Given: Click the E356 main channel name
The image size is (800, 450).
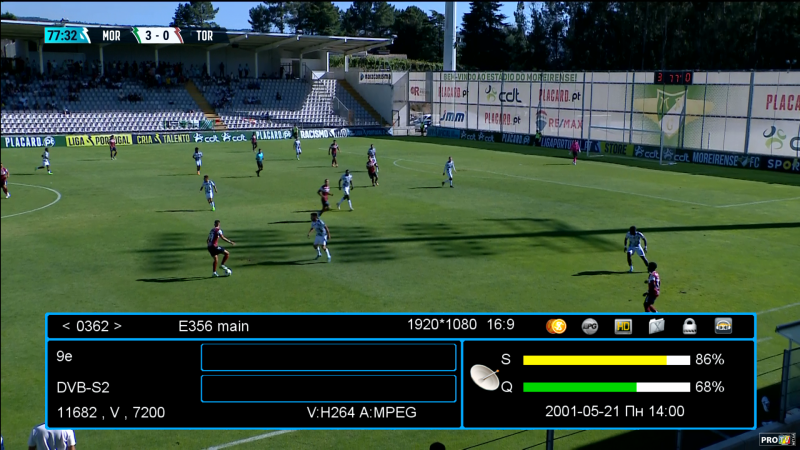Looking at the screenshot, I should pyautogui.click(x=213, y=326).
